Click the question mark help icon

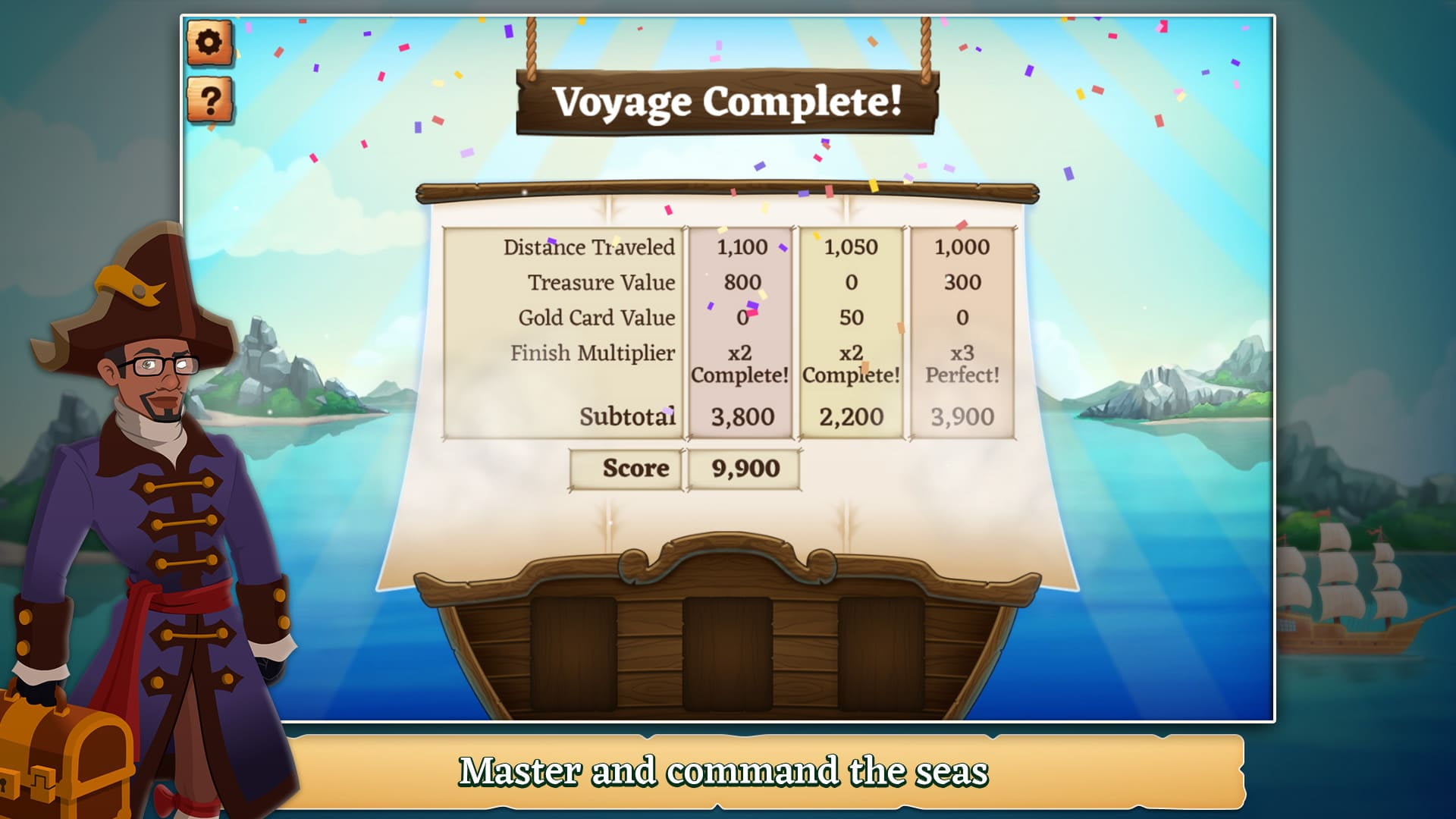point(210,99)
